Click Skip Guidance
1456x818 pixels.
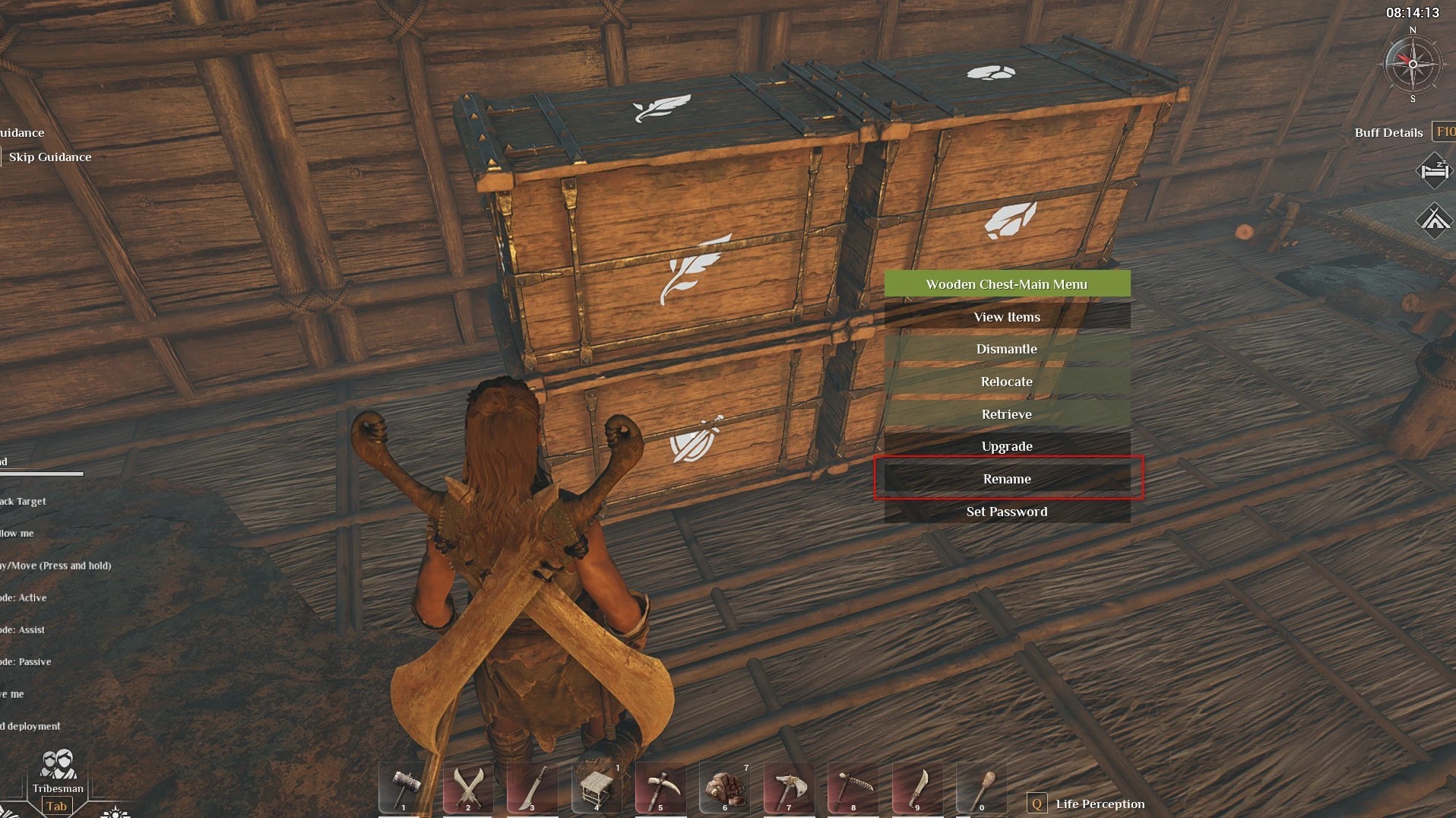(x=50, y=157)
